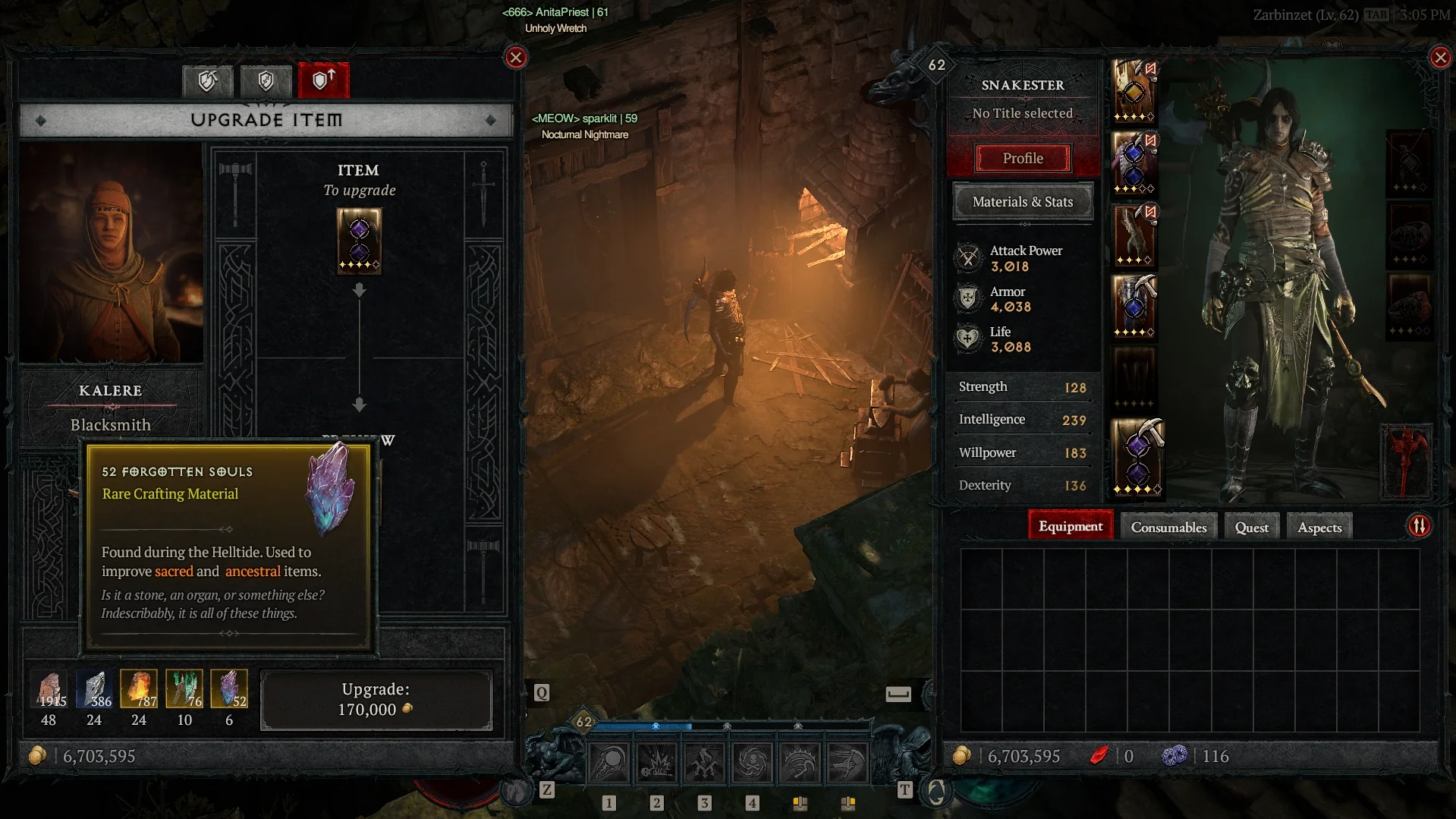Screen dimensions: 1456x819
Task: Select the Upgrade tab with shield and arrow
Action: click(324, 80)
